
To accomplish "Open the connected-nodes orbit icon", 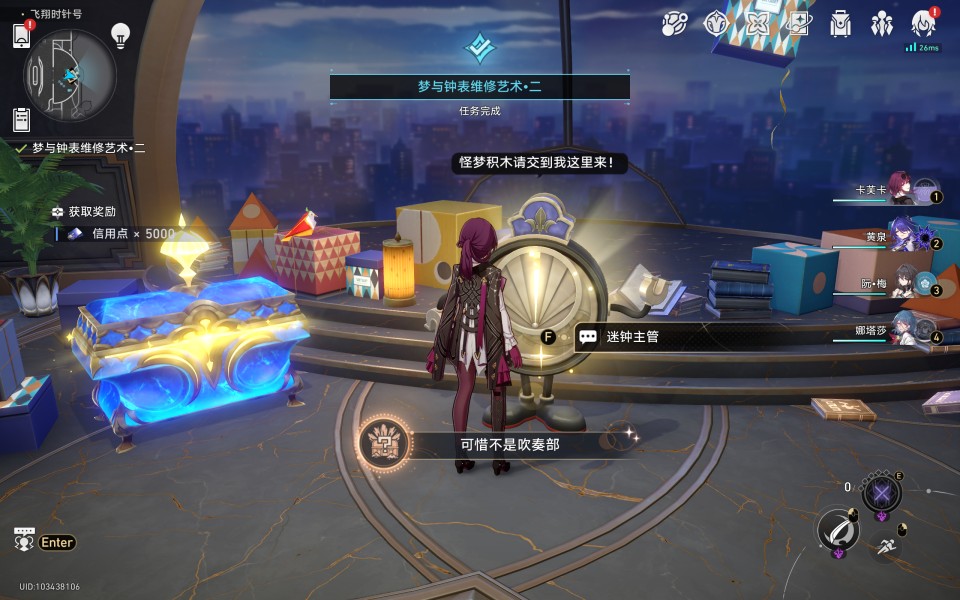I will click(675, 24).
